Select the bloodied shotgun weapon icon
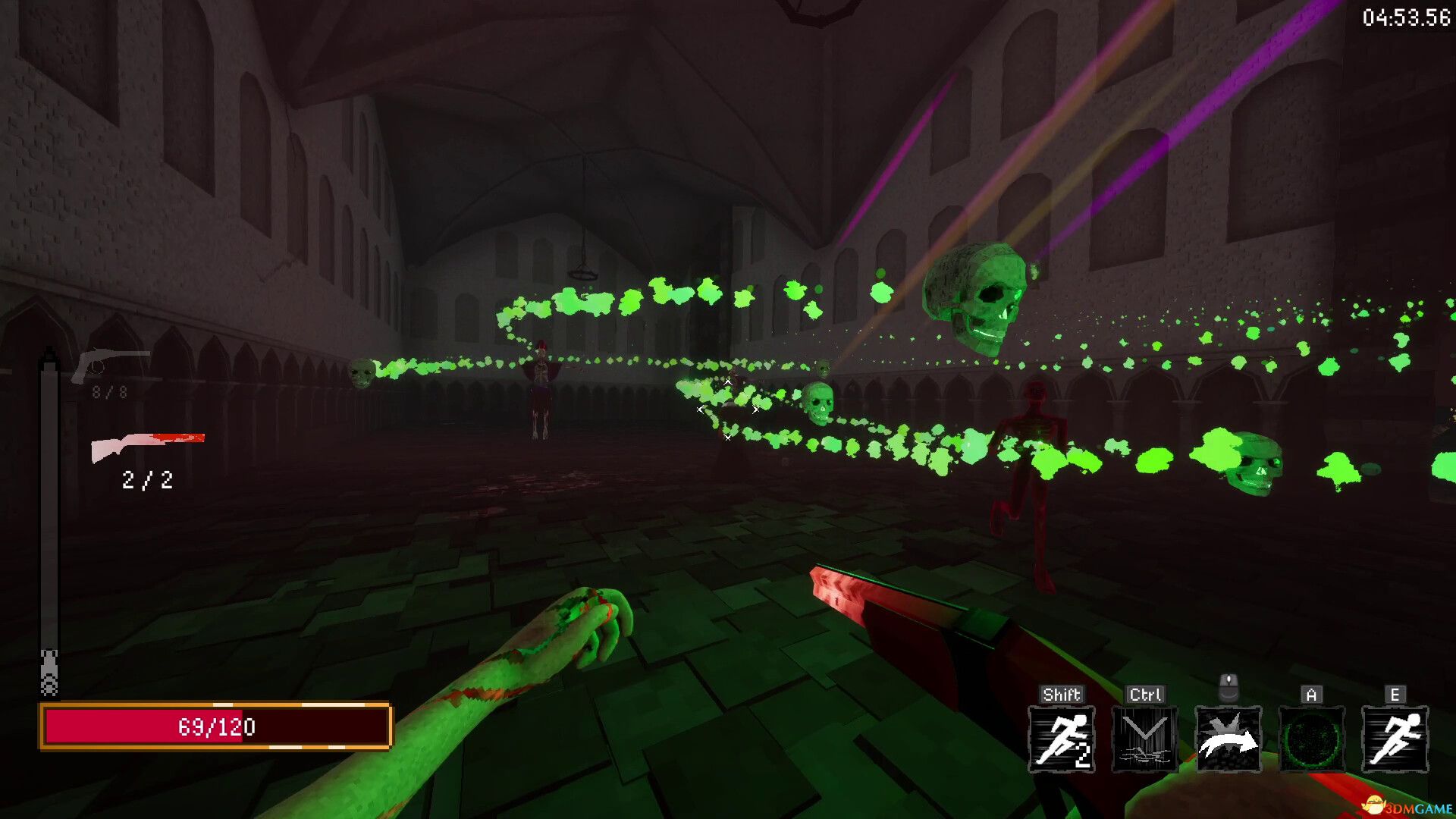The height and width of the screenshot is (819, 1456). [x=148, y=447]
